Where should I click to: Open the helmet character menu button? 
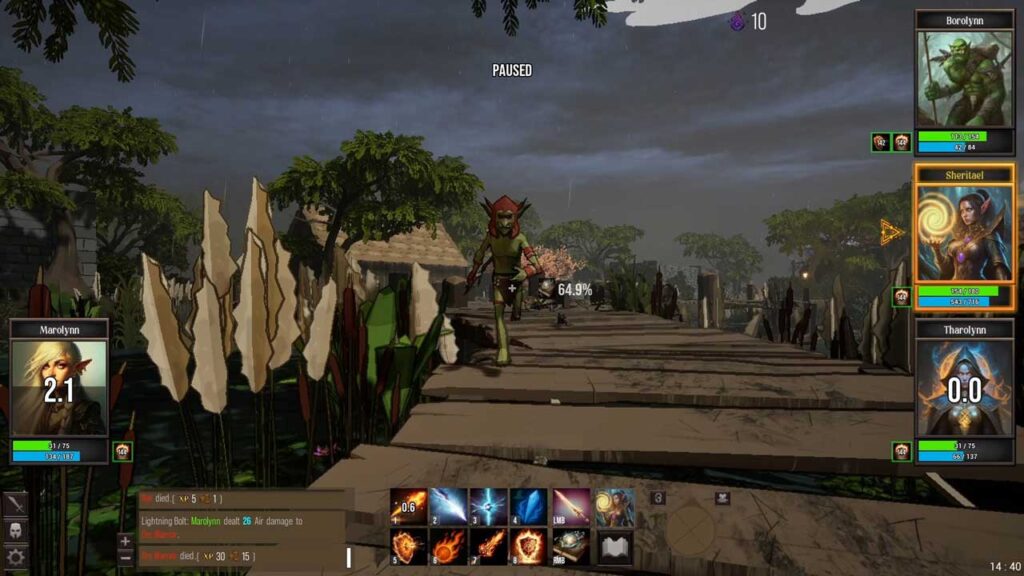coord(16,530)
